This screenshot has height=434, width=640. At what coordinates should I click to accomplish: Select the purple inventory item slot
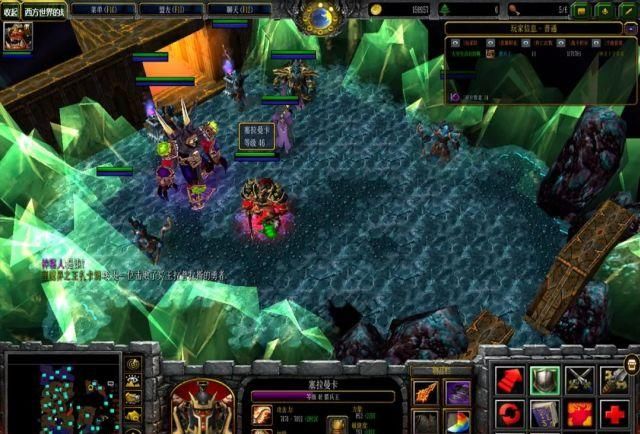pyautogui.click(x=458, y=392)
